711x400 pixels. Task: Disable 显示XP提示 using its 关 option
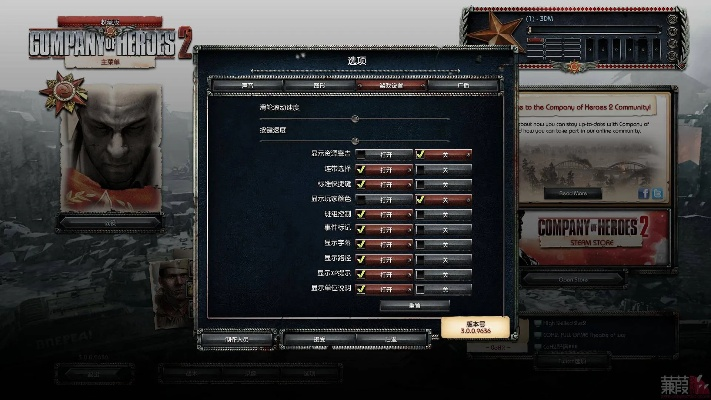point(445,273)
